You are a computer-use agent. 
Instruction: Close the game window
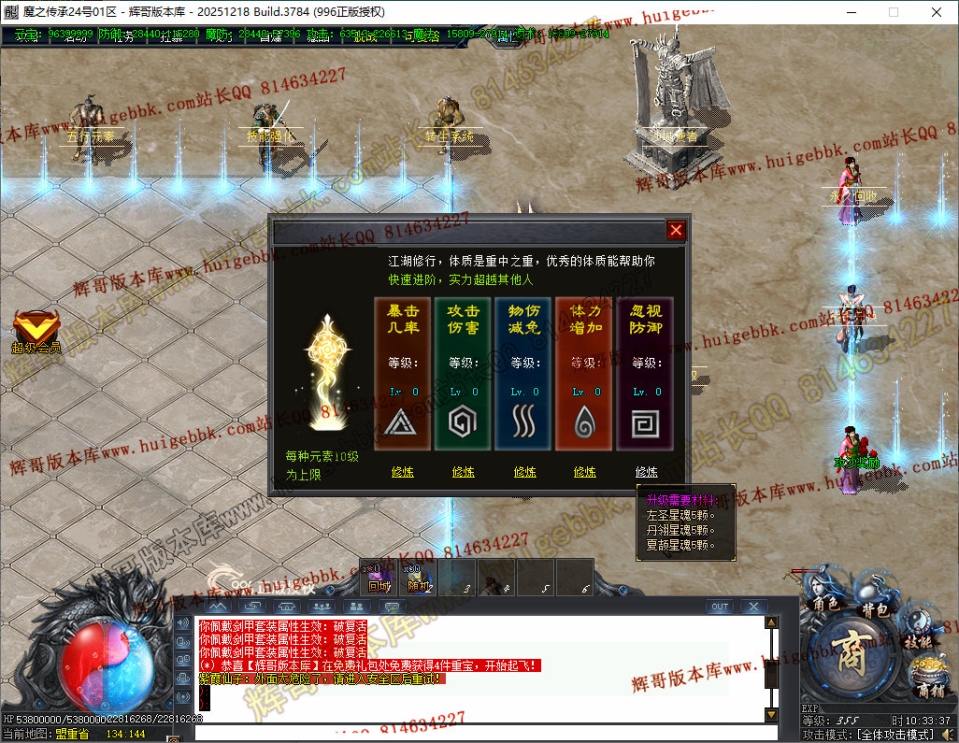[x=935, y=12]
